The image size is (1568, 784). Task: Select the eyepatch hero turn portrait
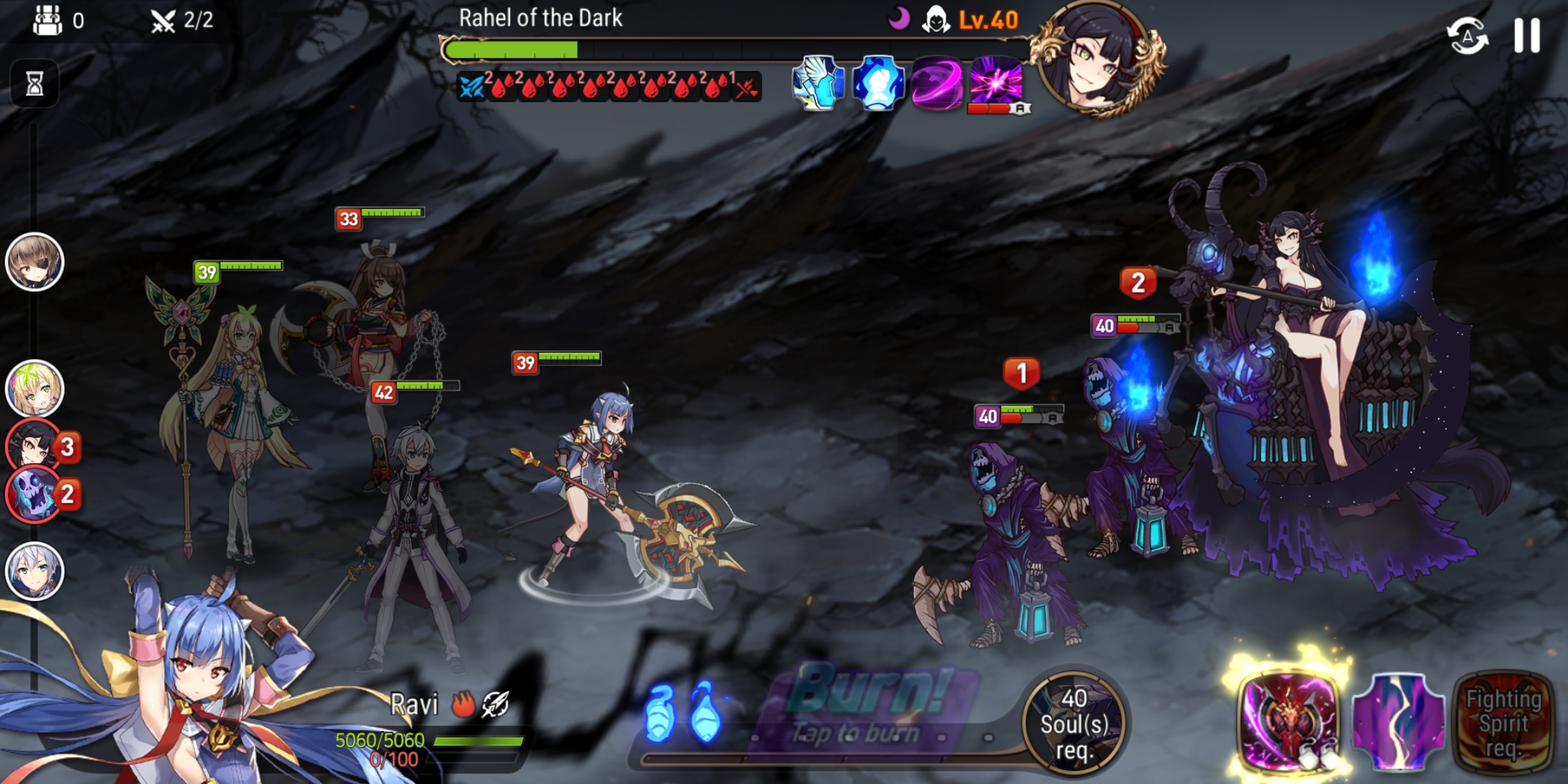tap(34, 262)
